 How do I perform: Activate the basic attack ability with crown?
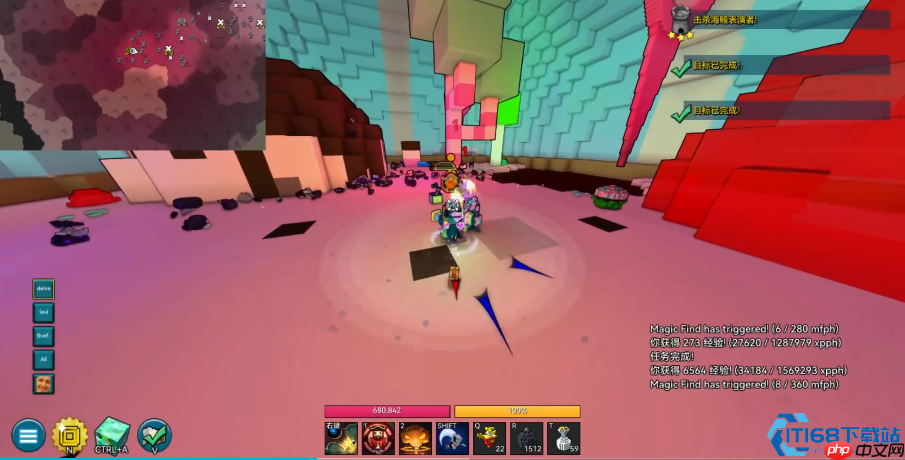point(341,438)
